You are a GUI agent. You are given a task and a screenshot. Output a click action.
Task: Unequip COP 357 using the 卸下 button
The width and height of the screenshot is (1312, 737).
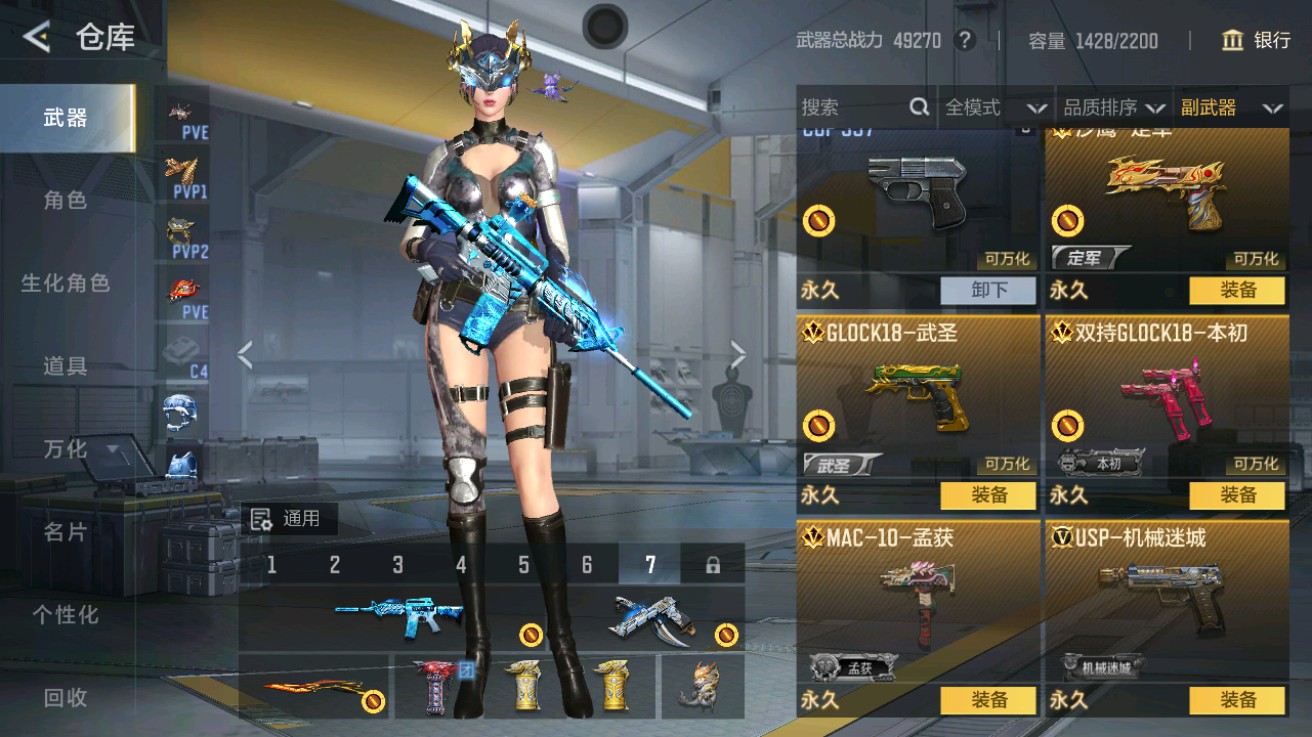[x=987, y=290]
